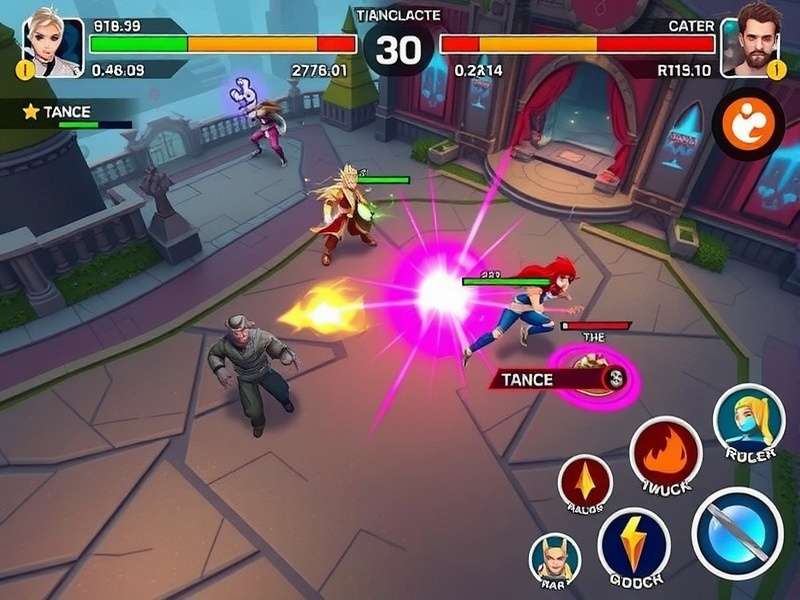Trigger the orange crystal shard ability
This screenshot has width=800, height=600.
(585, 481)
